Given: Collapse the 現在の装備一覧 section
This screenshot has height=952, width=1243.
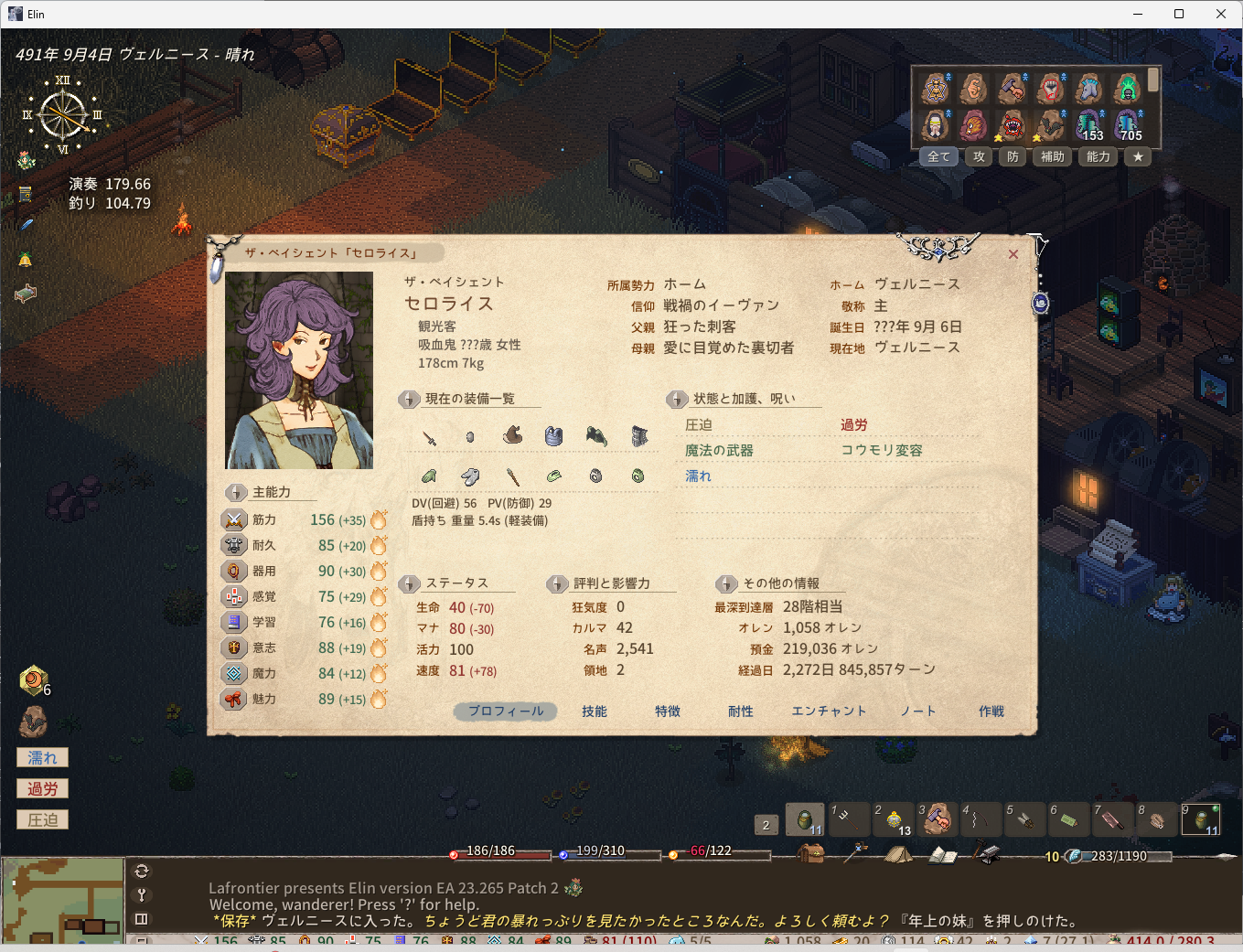Looking at the screenshot, I should tap(409, 399).
